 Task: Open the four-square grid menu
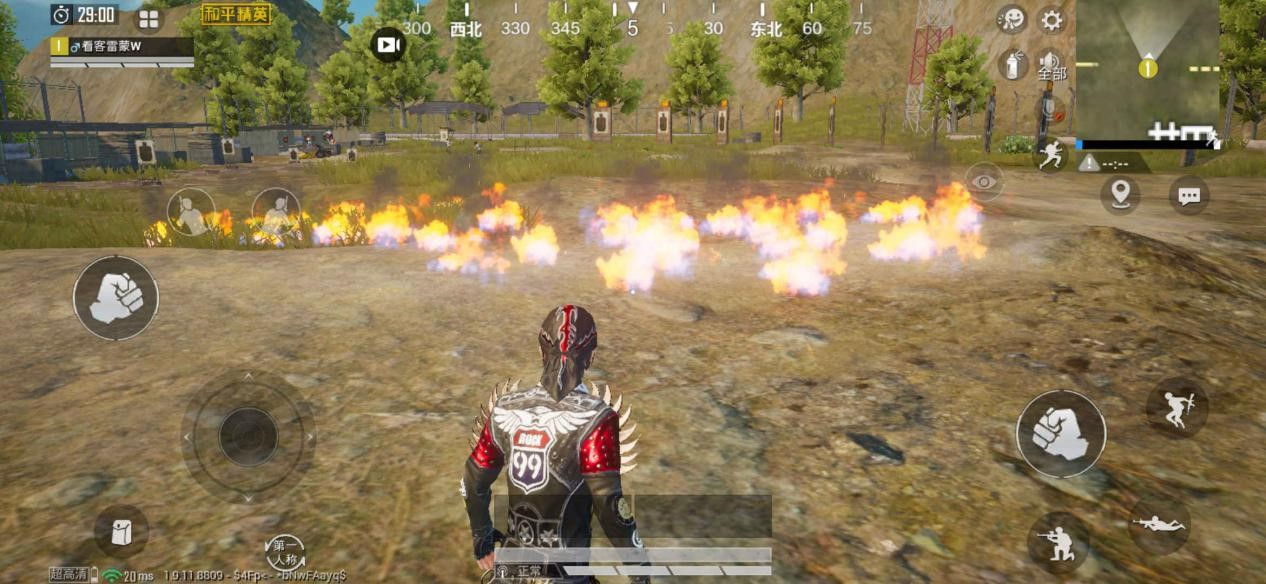(149, 20)
